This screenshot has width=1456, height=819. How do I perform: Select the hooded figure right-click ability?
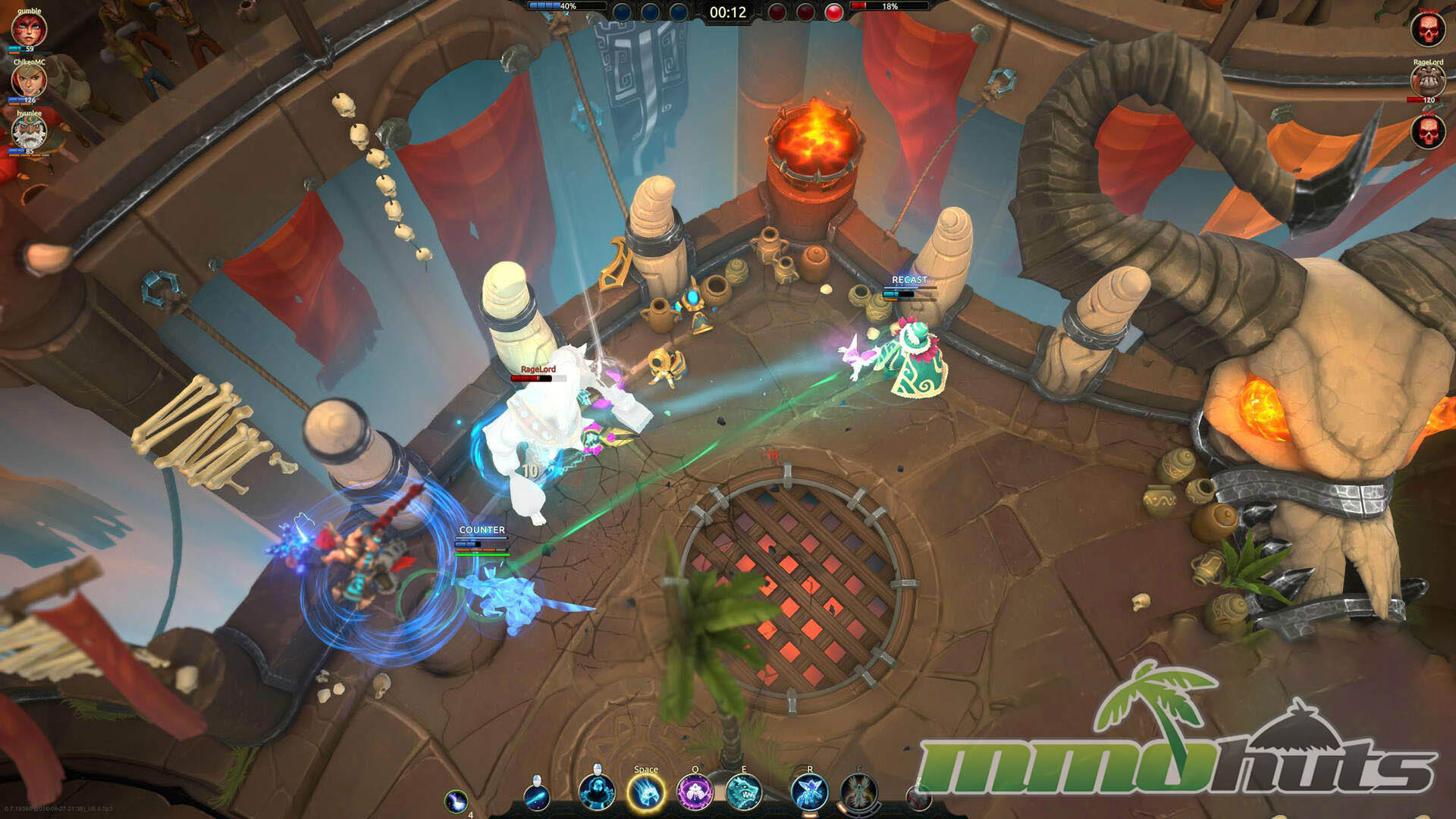click(x=597, y=792)
